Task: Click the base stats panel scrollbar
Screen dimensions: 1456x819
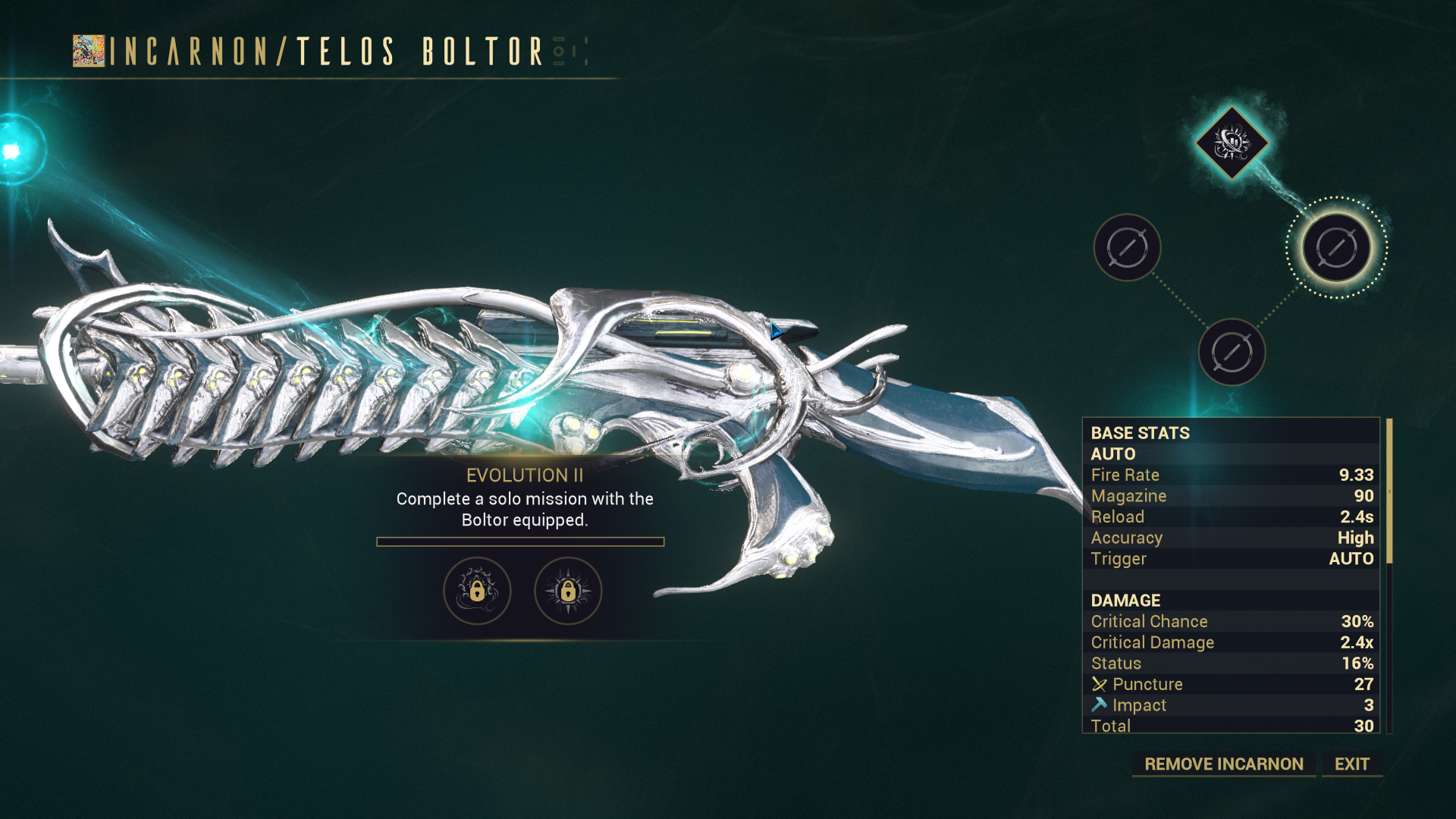Action: pos(1389,491)
